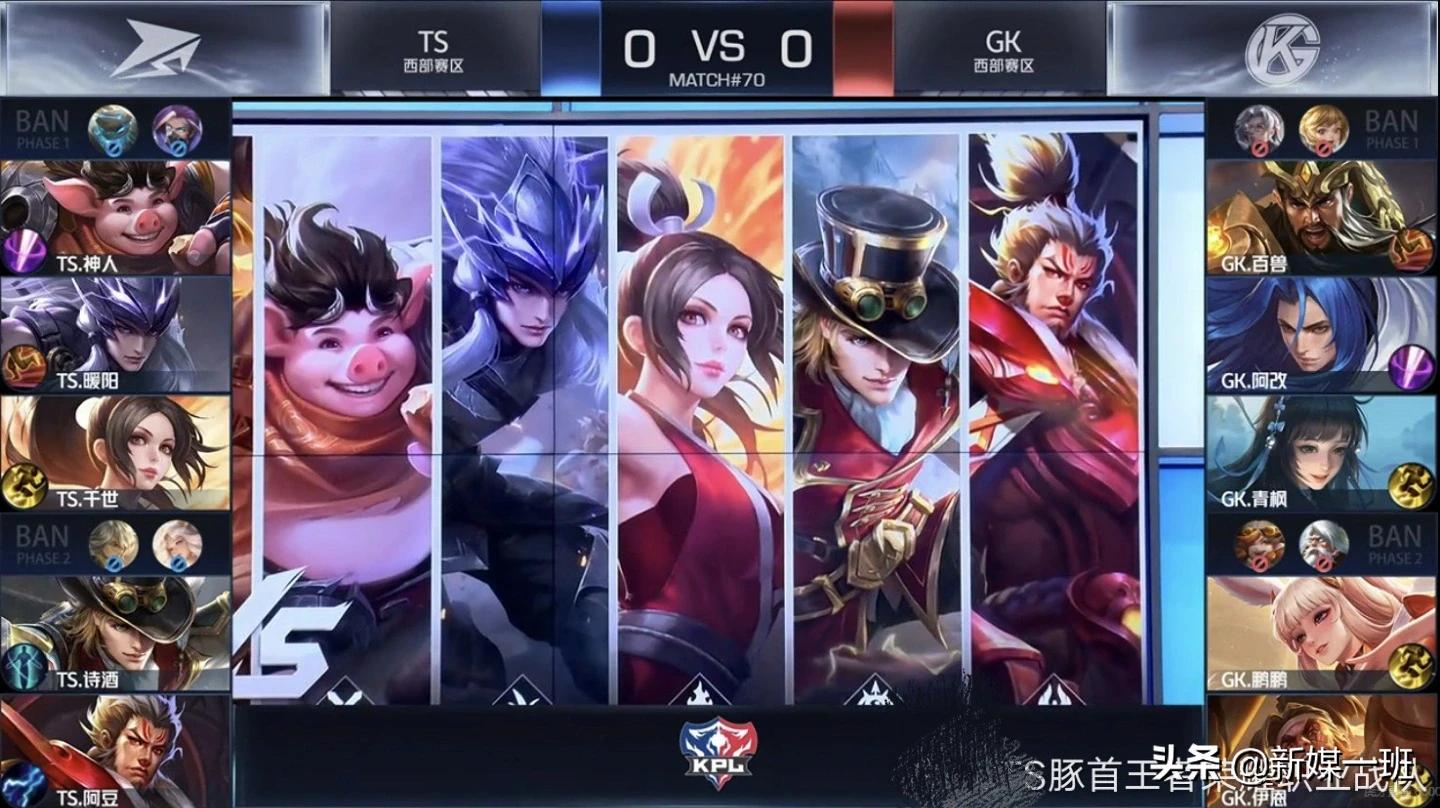Viewport: 1440px width, 808px height.
Task: Click the GK team name at the top
Action: pyautogui.click(x=1003, y=42)
